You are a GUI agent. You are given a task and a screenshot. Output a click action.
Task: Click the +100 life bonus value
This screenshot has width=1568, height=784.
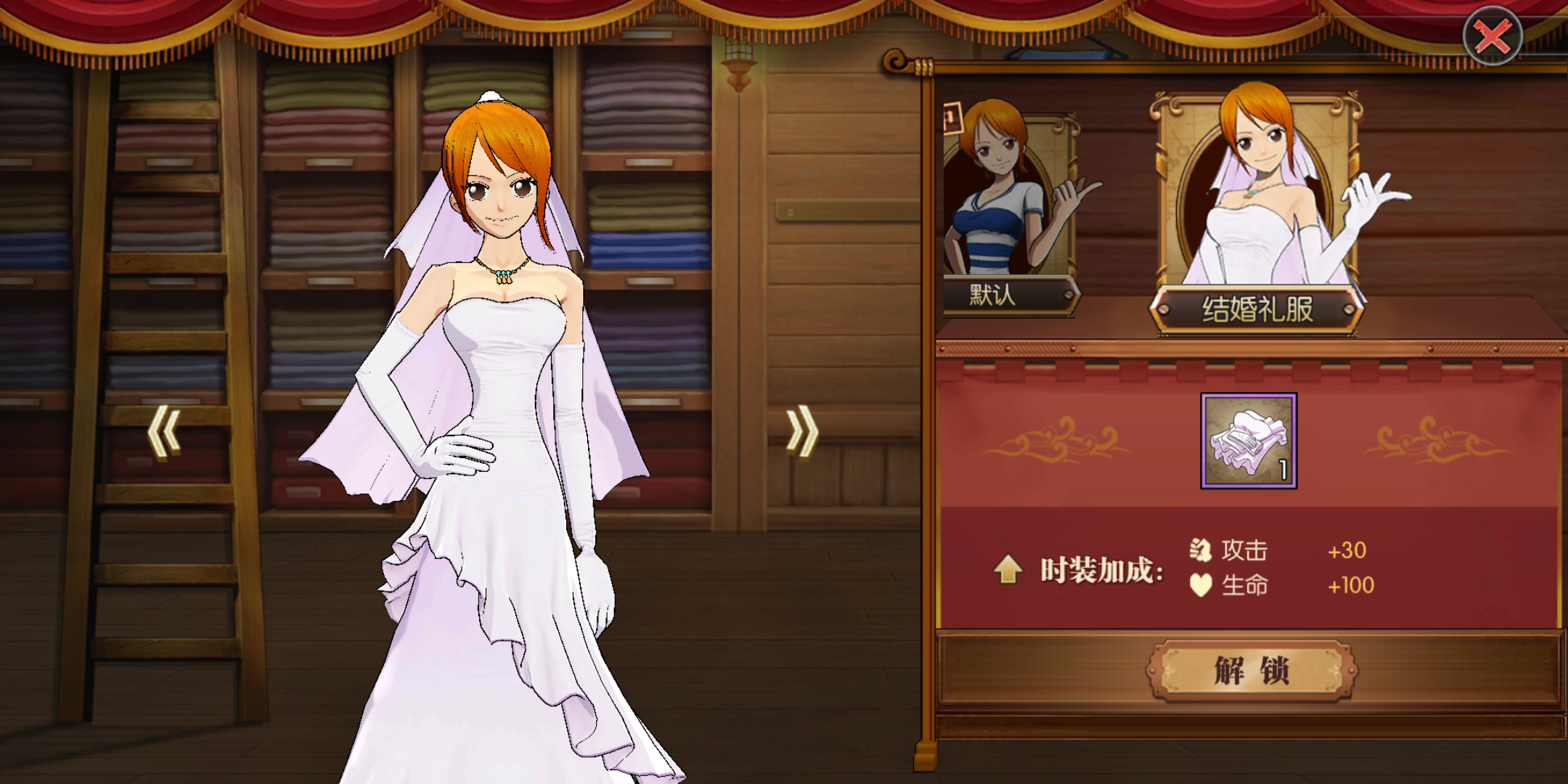pyautogui.click(x=1350, y=585)
